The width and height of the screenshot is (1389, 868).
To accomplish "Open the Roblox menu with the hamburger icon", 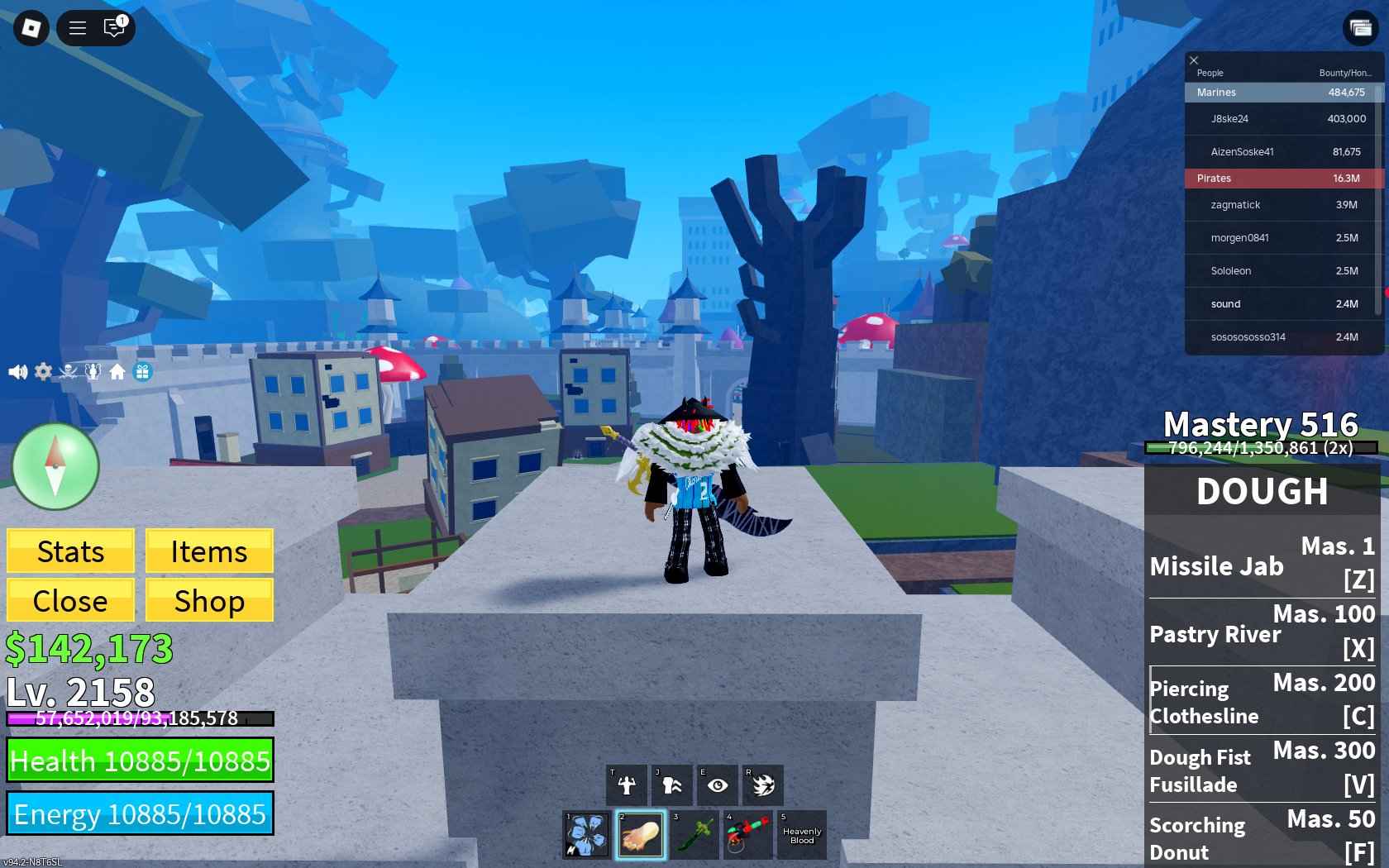I will pyautogui.click(x=76, y=27).
